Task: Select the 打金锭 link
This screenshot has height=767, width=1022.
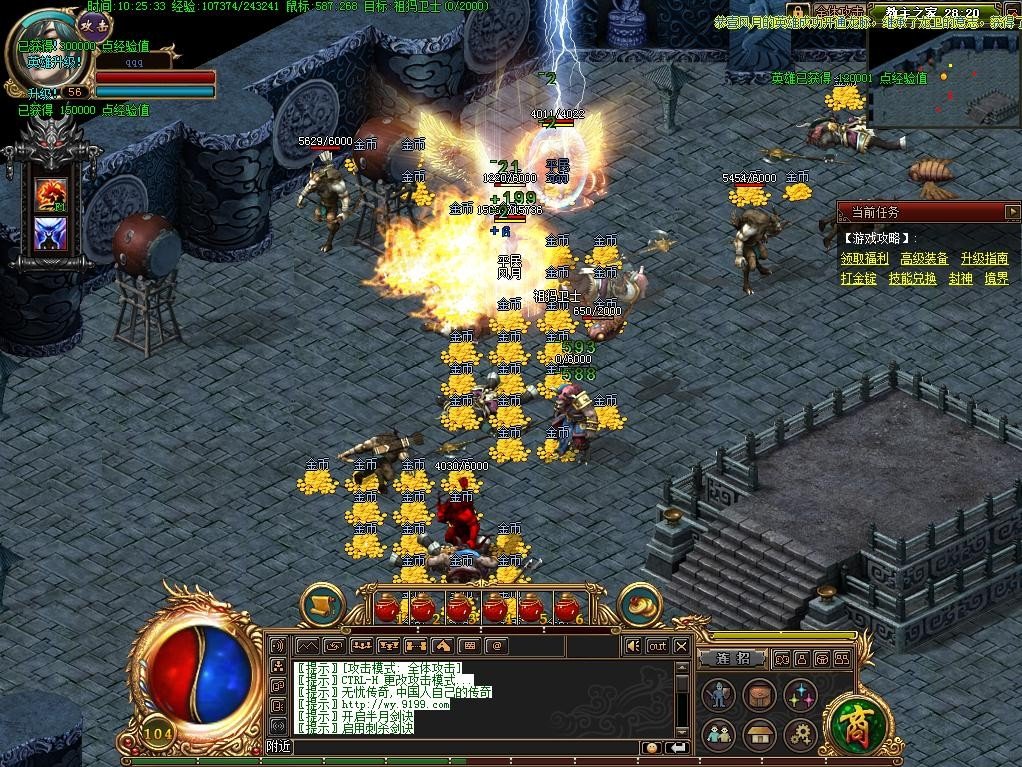Action: pyautogui.click(x=859, y=279)
